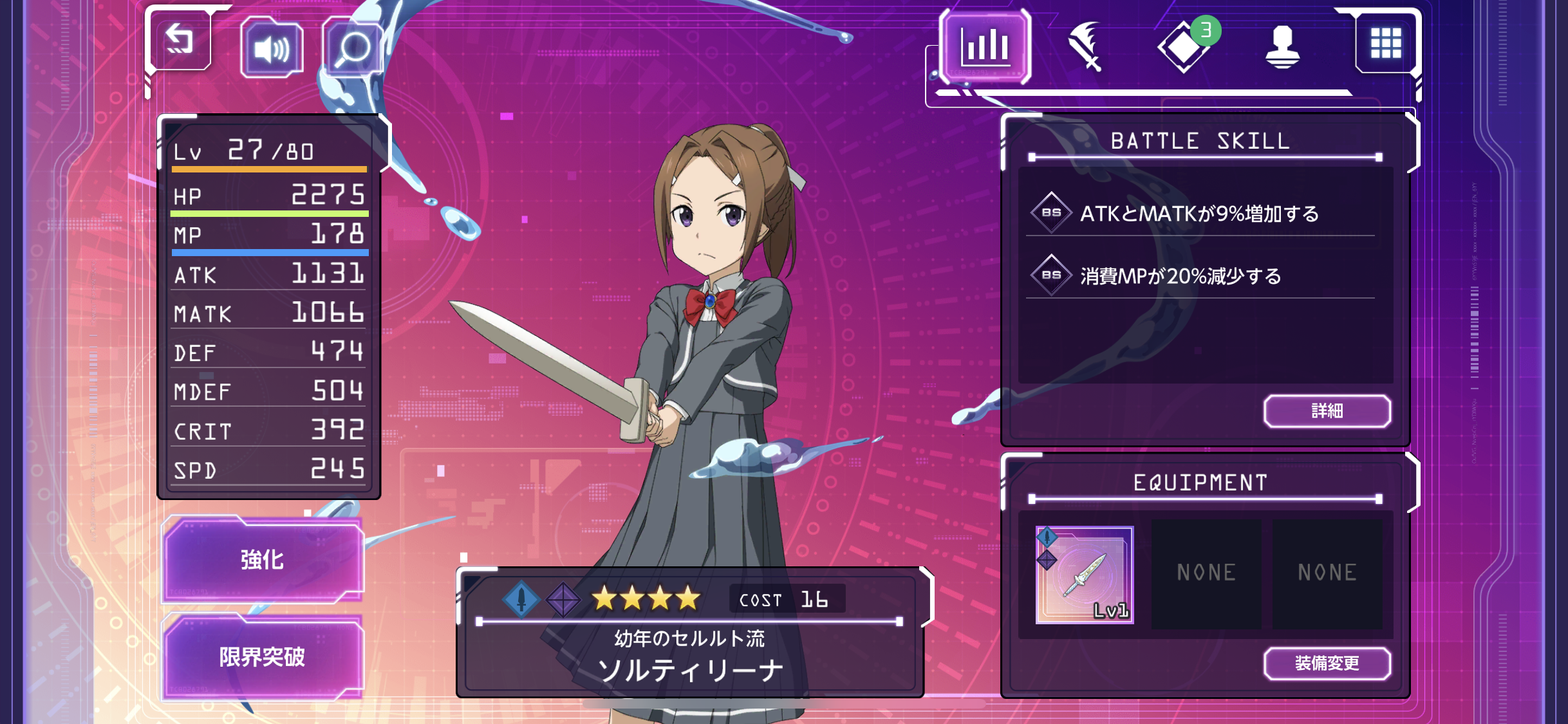Choose the 限界突破 limit break button

[263, 658]
